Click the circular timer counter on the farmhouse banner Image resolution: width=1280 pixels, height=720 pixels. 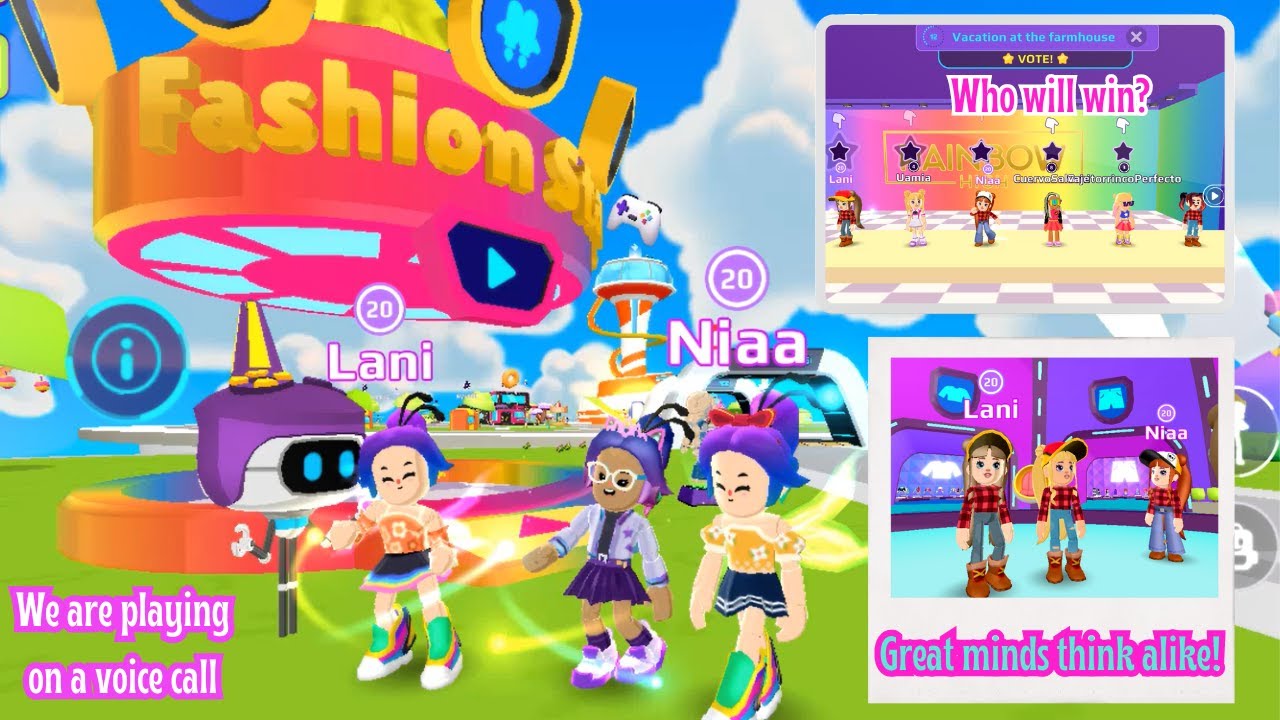click(933, 36)
